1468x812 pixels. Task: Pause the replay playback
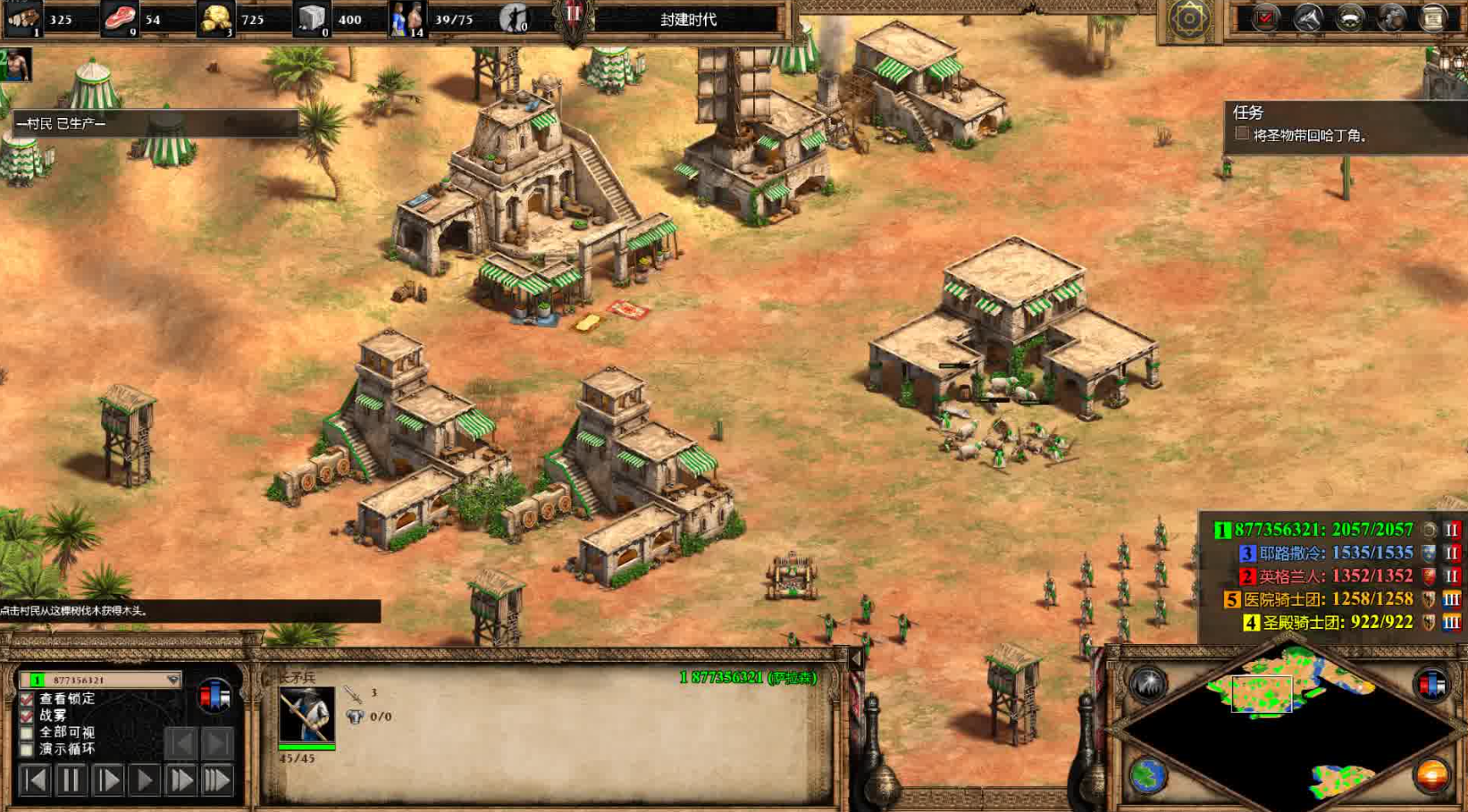tap(71, 781)
